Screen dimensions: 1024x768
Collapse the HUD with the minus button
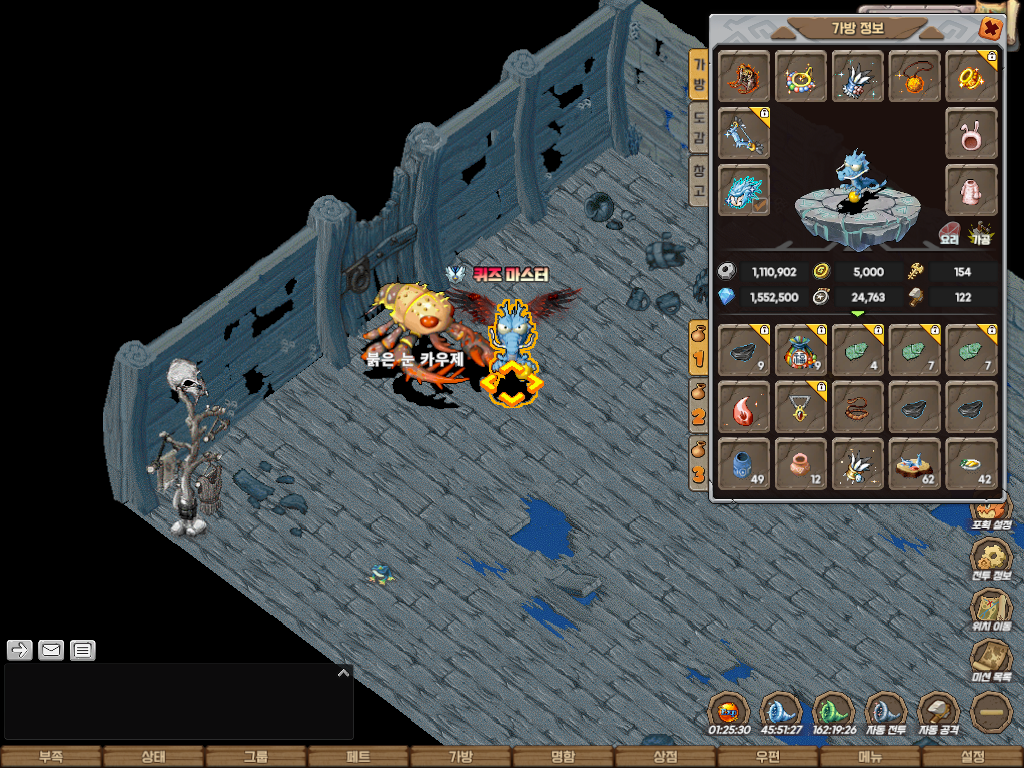992,712
